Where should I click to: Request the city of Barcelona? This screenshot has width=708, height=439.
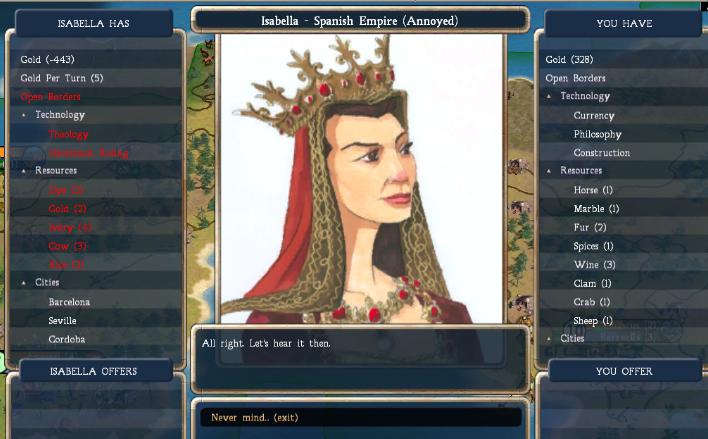pyautogui.click(x=69, y=302)
